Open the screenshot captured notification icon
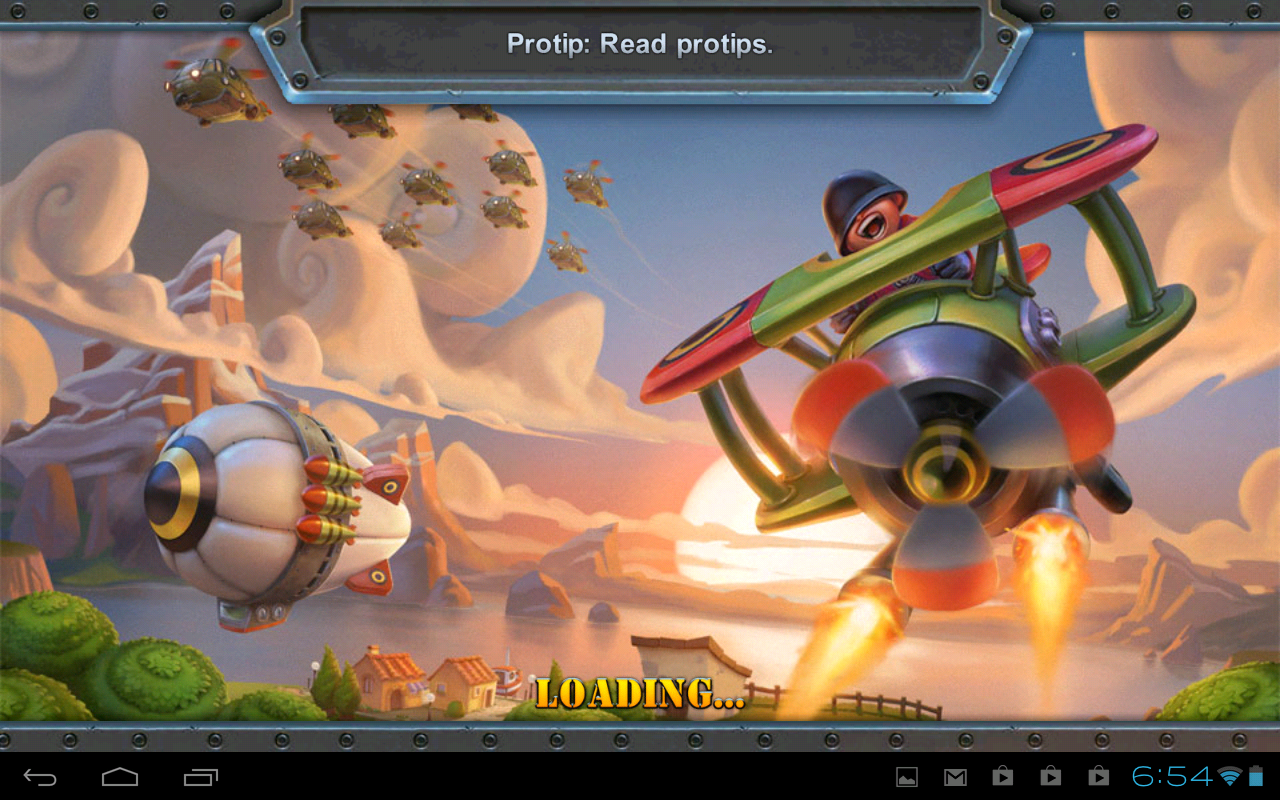This screenshot has height=800, width=1280. 906,776
